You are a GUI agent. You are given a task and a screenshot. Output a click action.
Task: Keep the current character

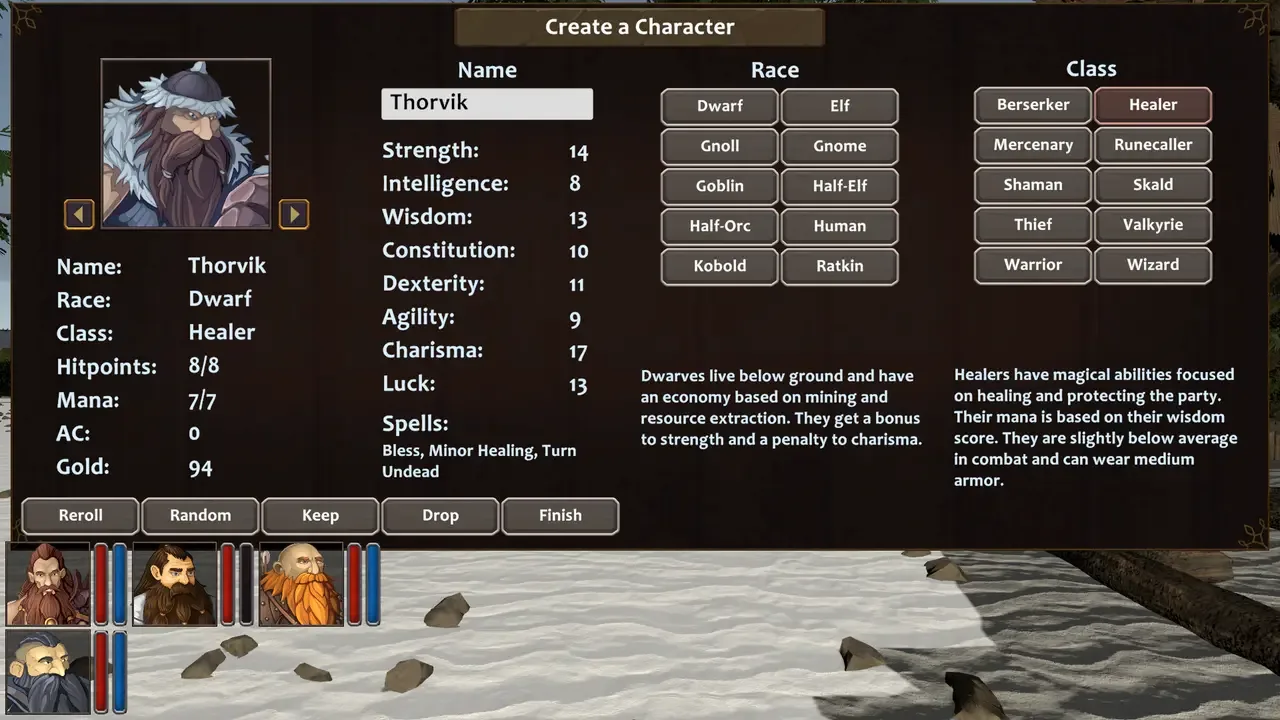(x=320, y=516)
